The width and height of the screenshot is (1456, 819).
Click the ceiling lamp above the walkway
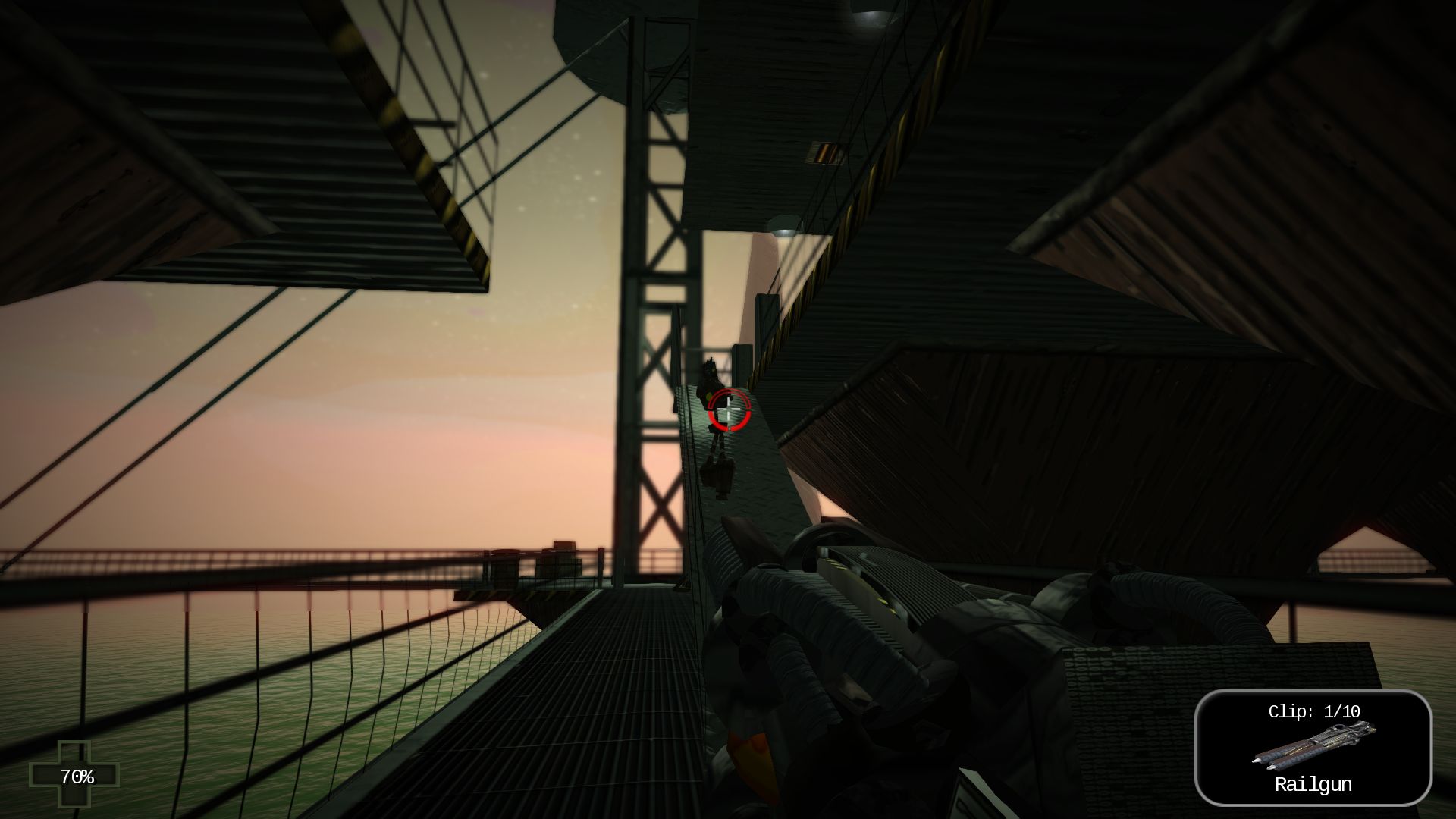coord(784,228)
